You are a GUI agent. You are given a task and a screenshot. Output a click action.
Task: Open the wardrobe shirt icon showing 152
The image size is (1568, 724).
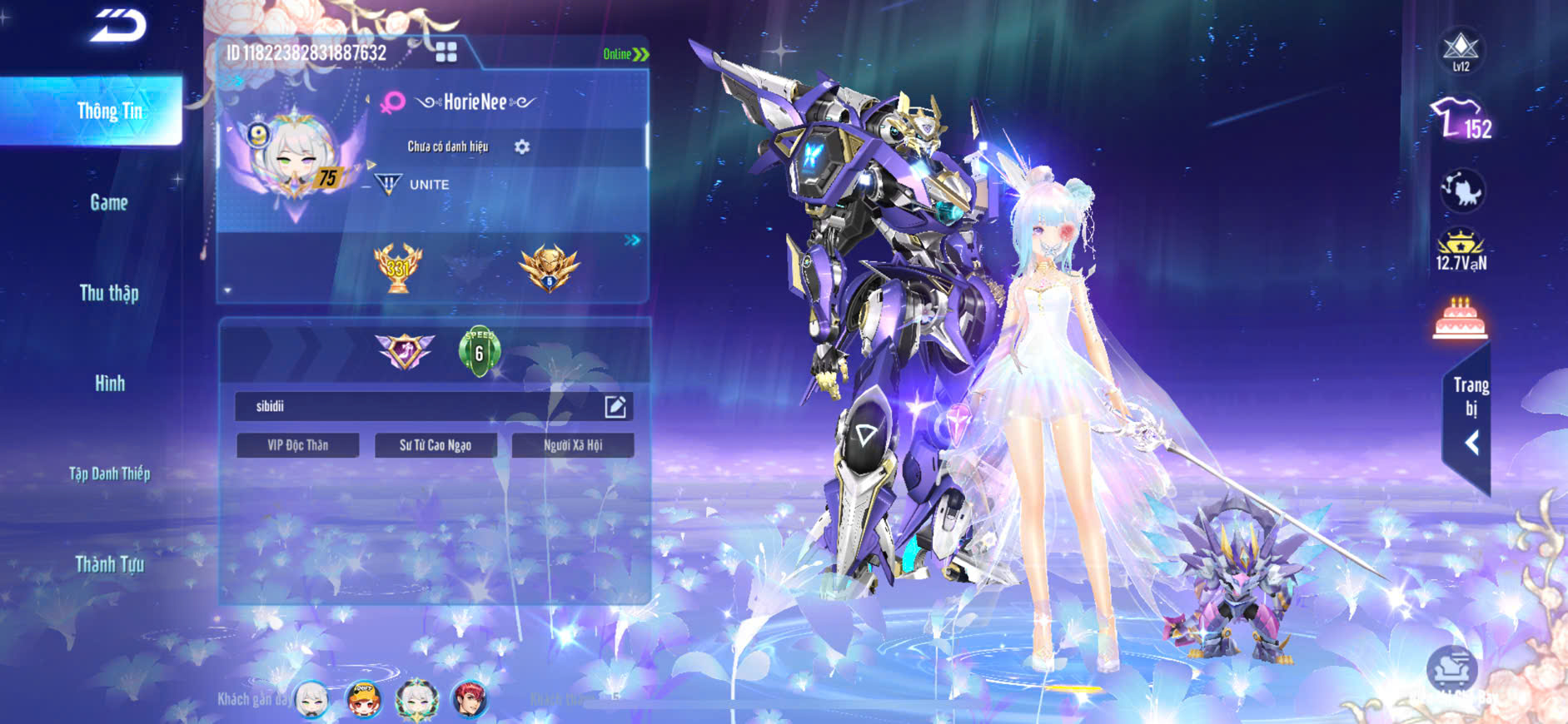click(x=1461, y=119)
